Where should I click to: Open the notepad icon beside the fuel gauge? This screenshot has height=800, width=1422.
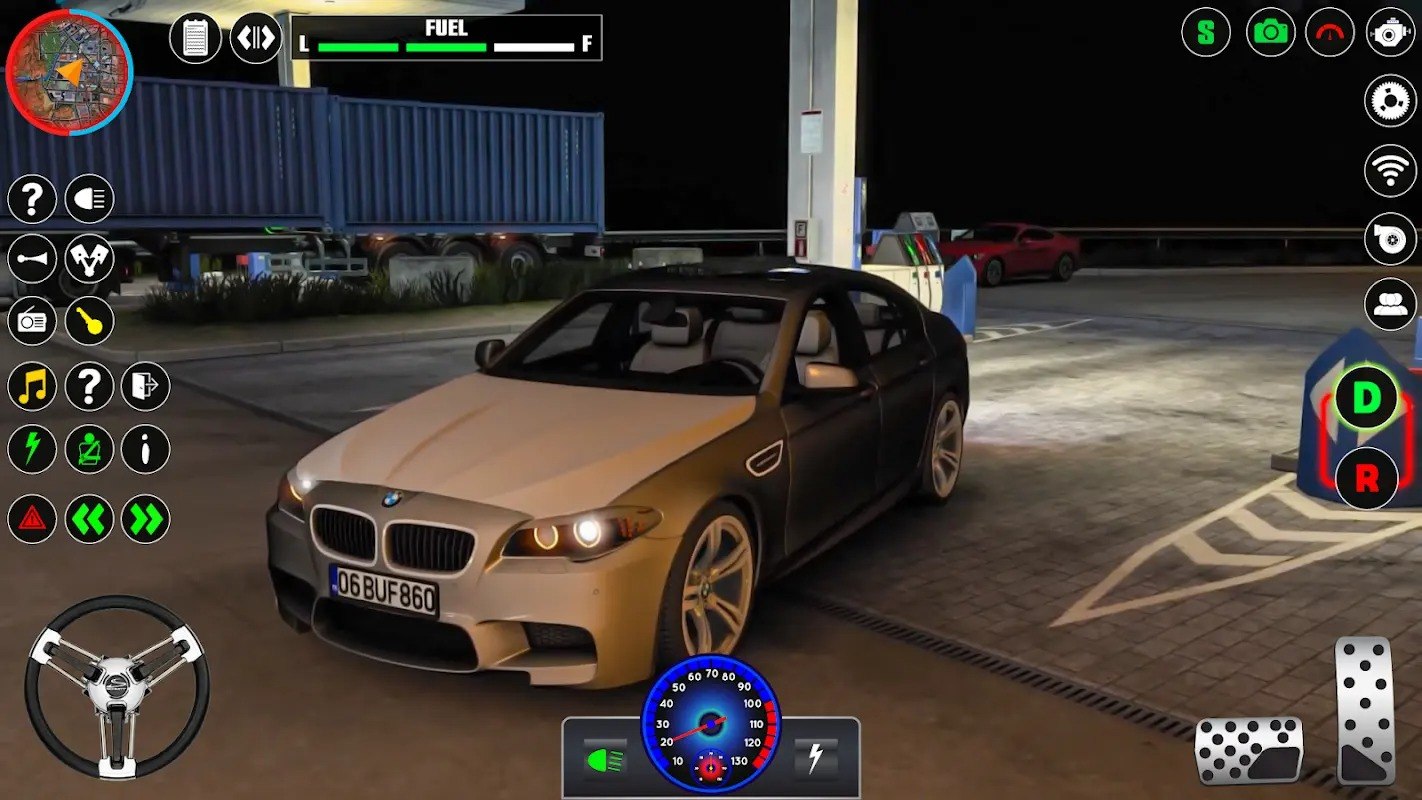(x=195, y=39)
